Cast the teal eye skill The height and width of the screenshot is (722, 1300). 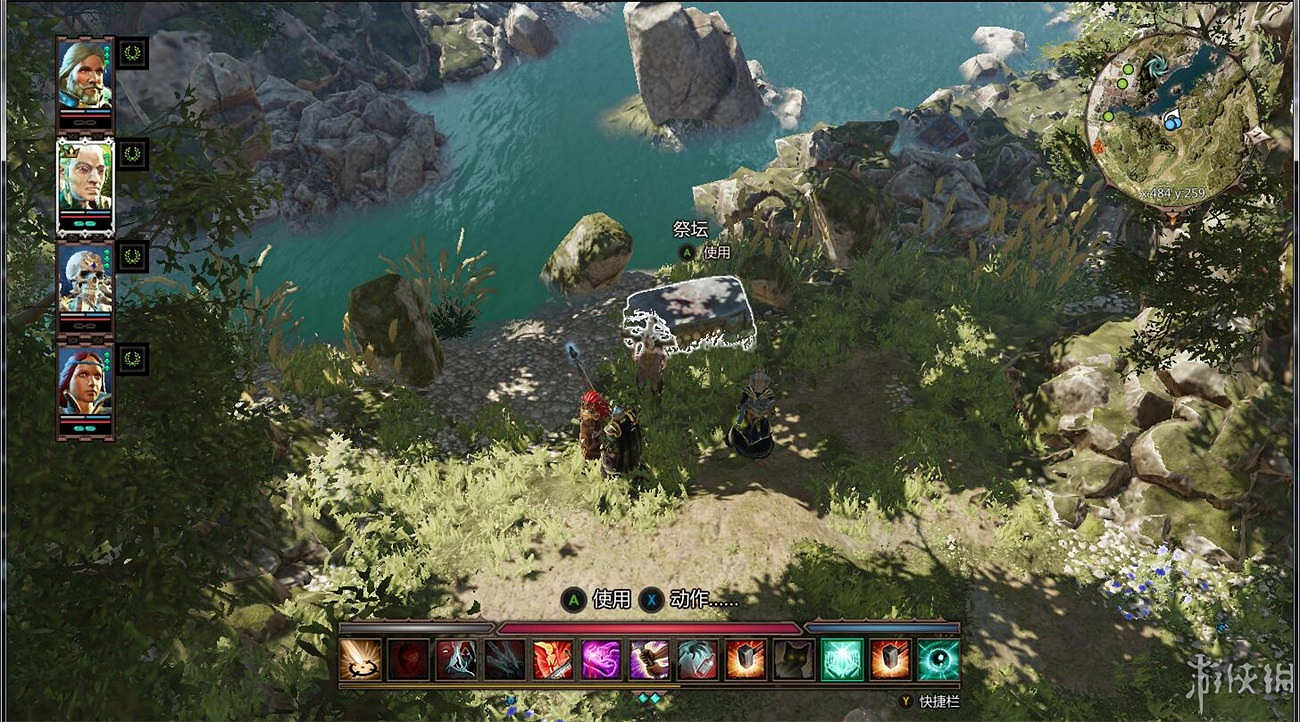pos(938,660)
